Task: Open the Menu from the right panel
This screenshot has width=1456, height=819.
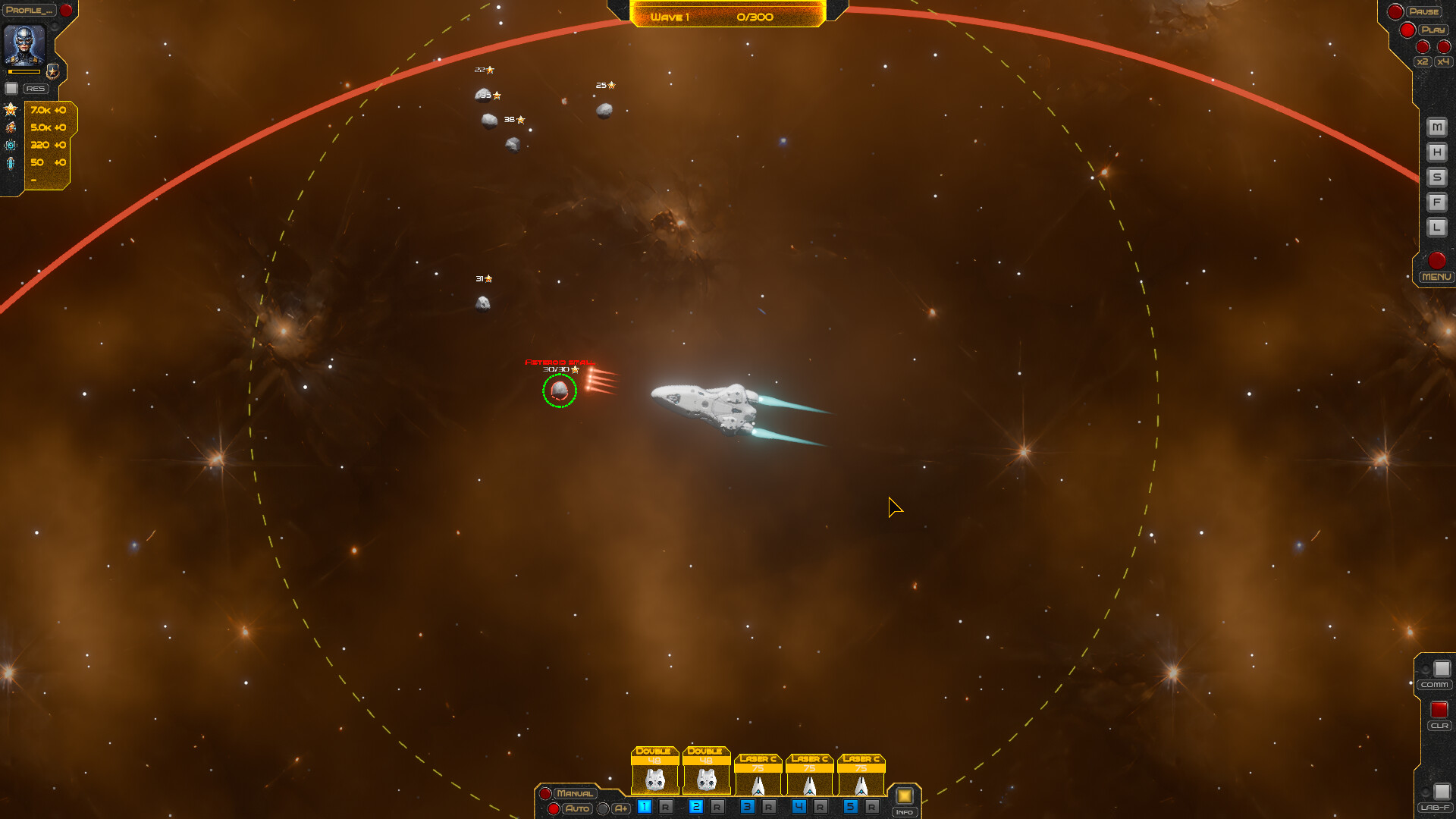Action: (x=1436, y=277)
